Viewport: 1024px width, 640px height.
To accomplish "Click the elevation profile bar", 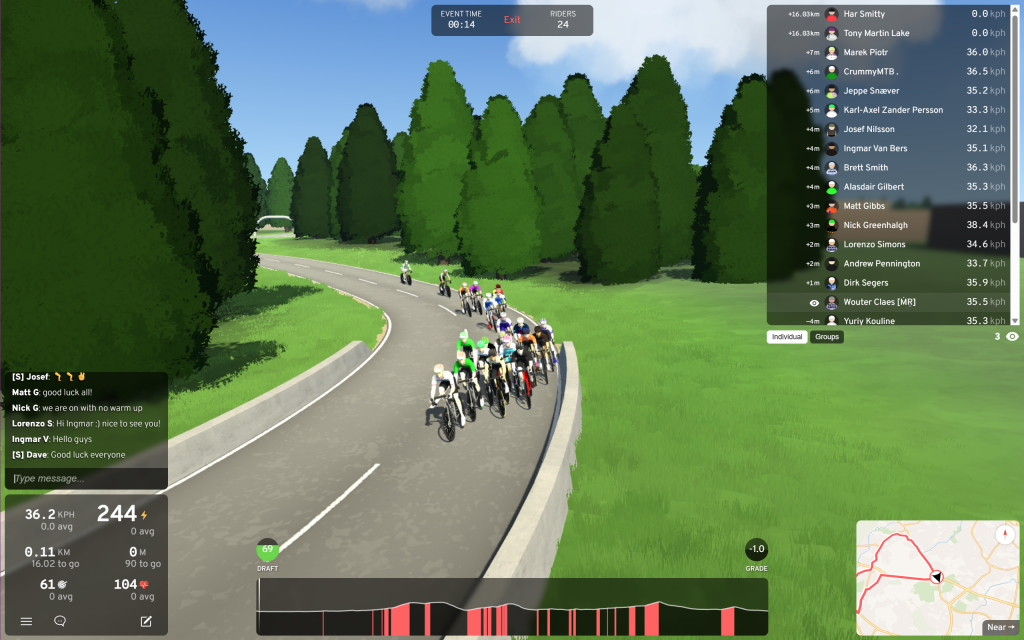I will pyautogui.click(x=512, y=606).
